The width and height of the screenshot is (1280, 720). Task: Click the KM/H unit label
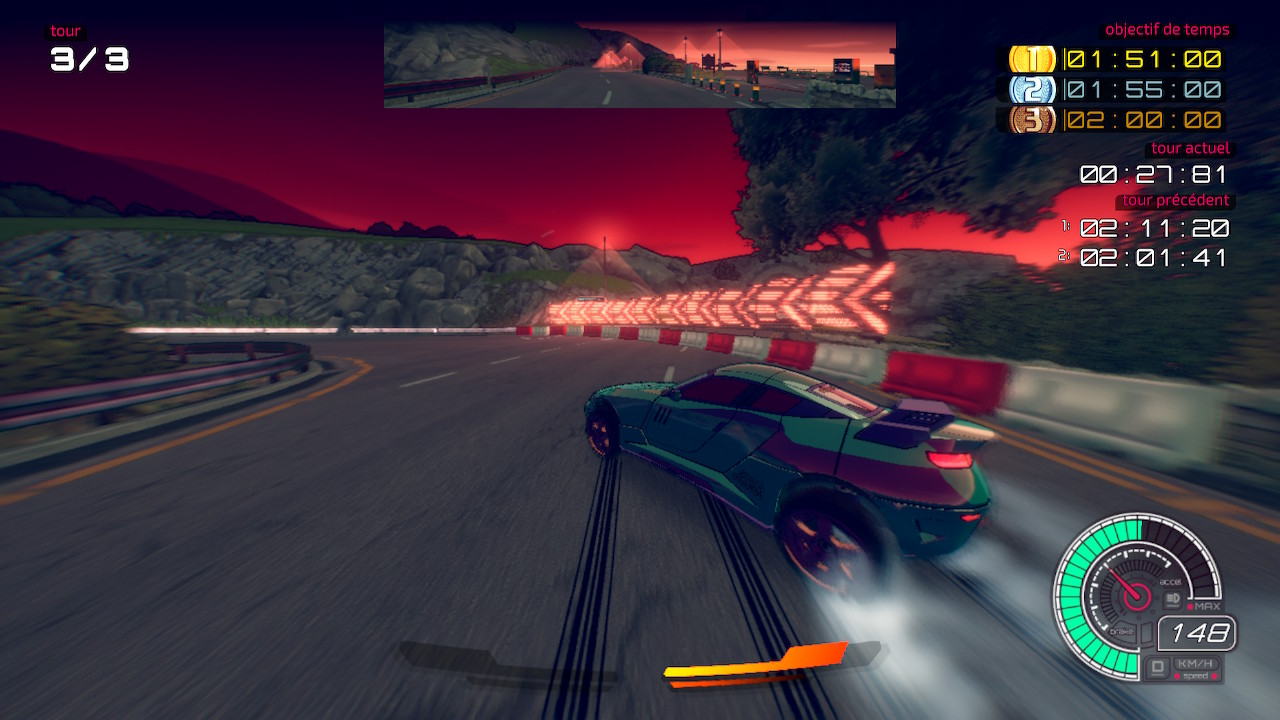point(1195,664)
